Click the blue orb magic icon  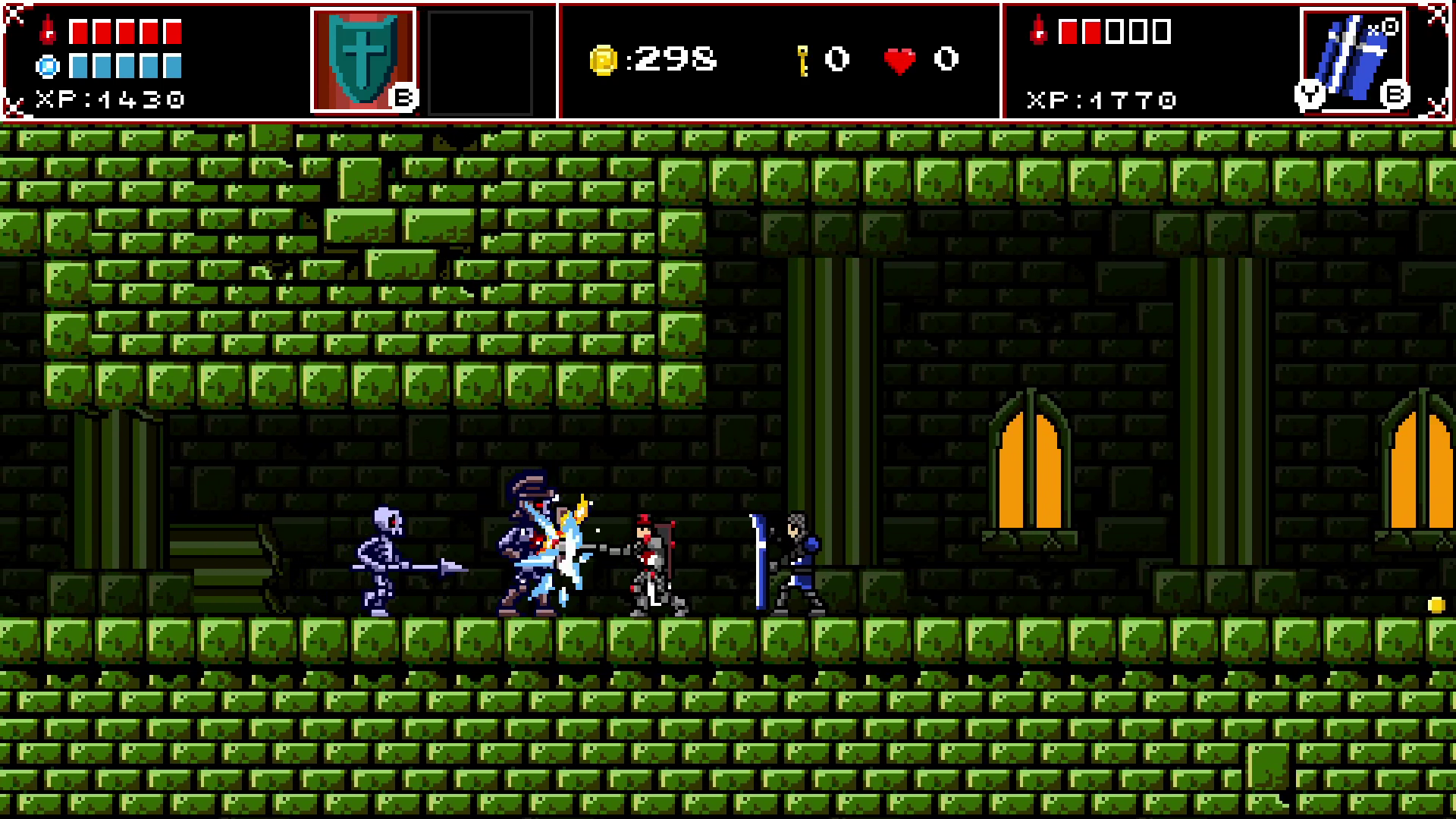pyautogui.click(x=47, y=67)
